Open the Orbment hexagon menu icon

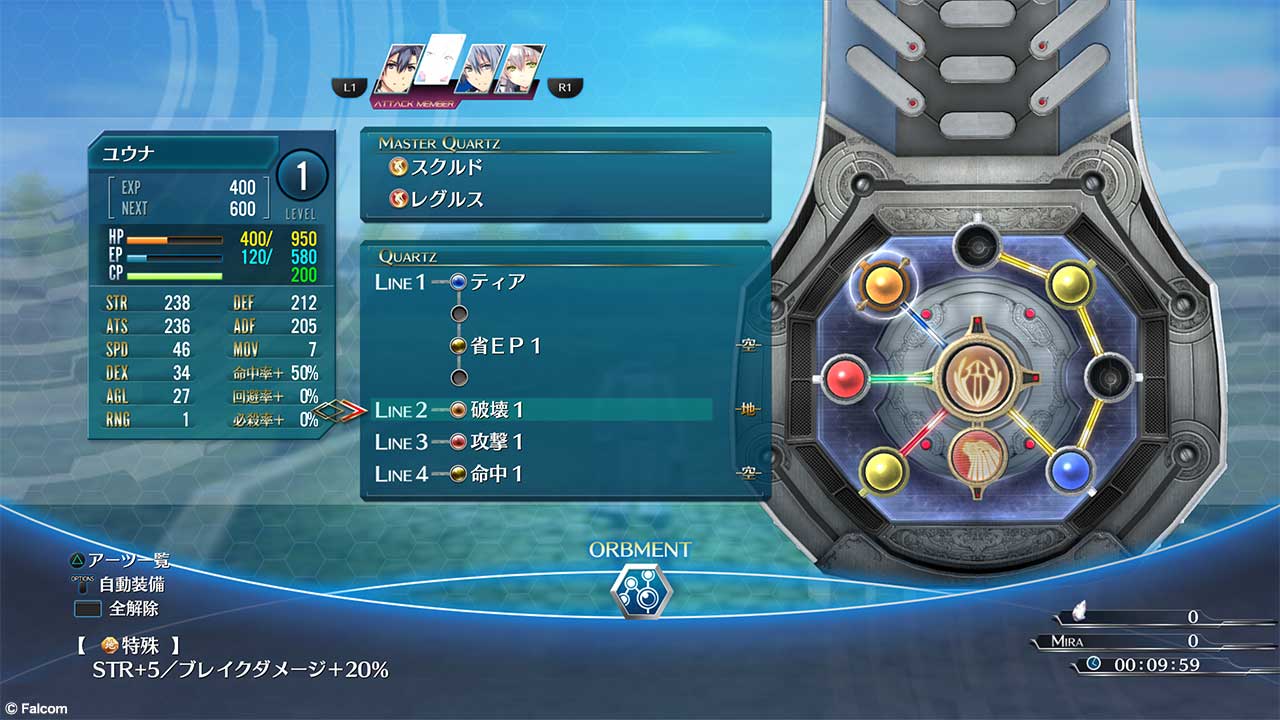[640, 589]
